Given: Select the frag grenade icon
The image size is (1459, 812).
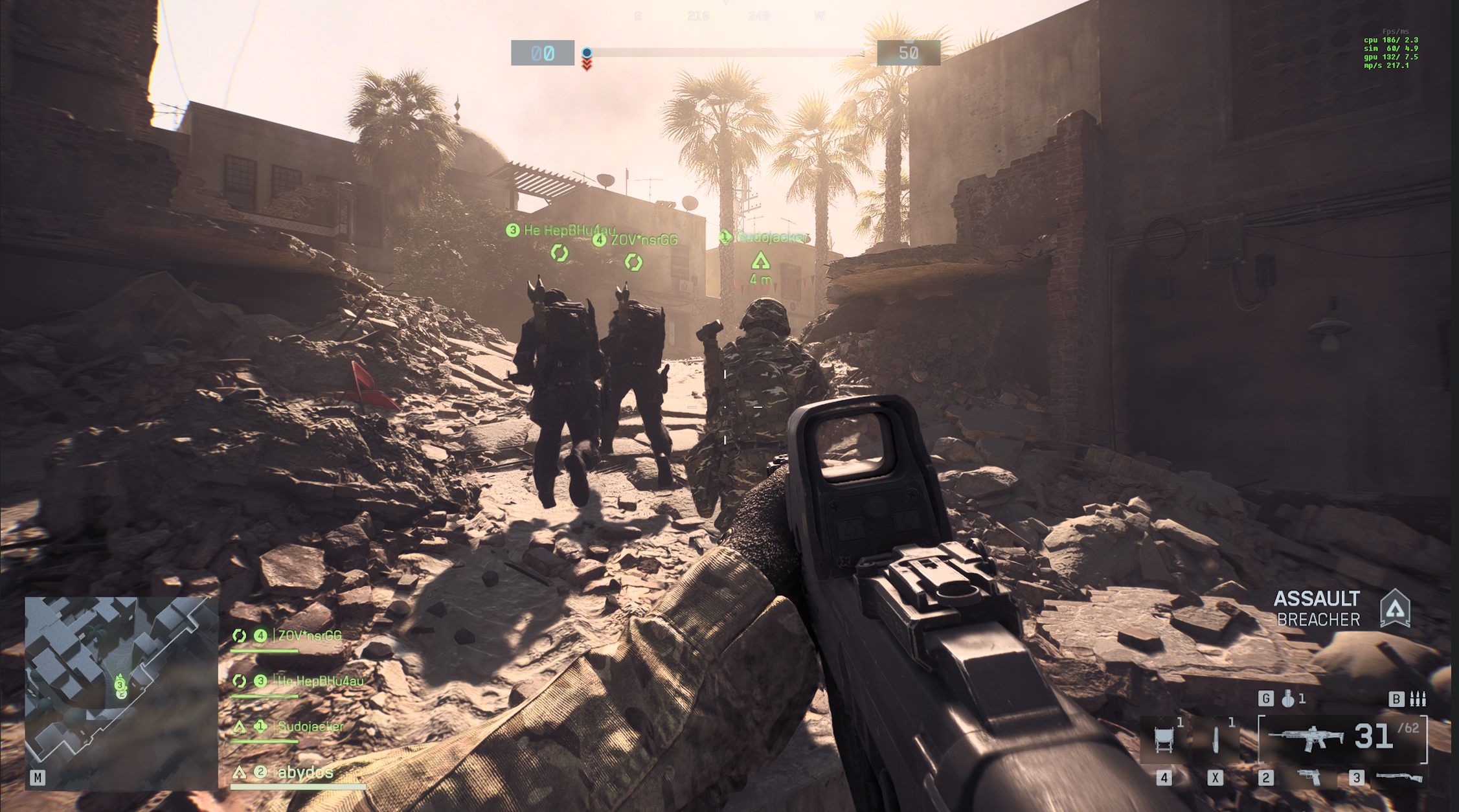Looking at the screenshot, I should pyautogui.click(x=1289, y=699).
